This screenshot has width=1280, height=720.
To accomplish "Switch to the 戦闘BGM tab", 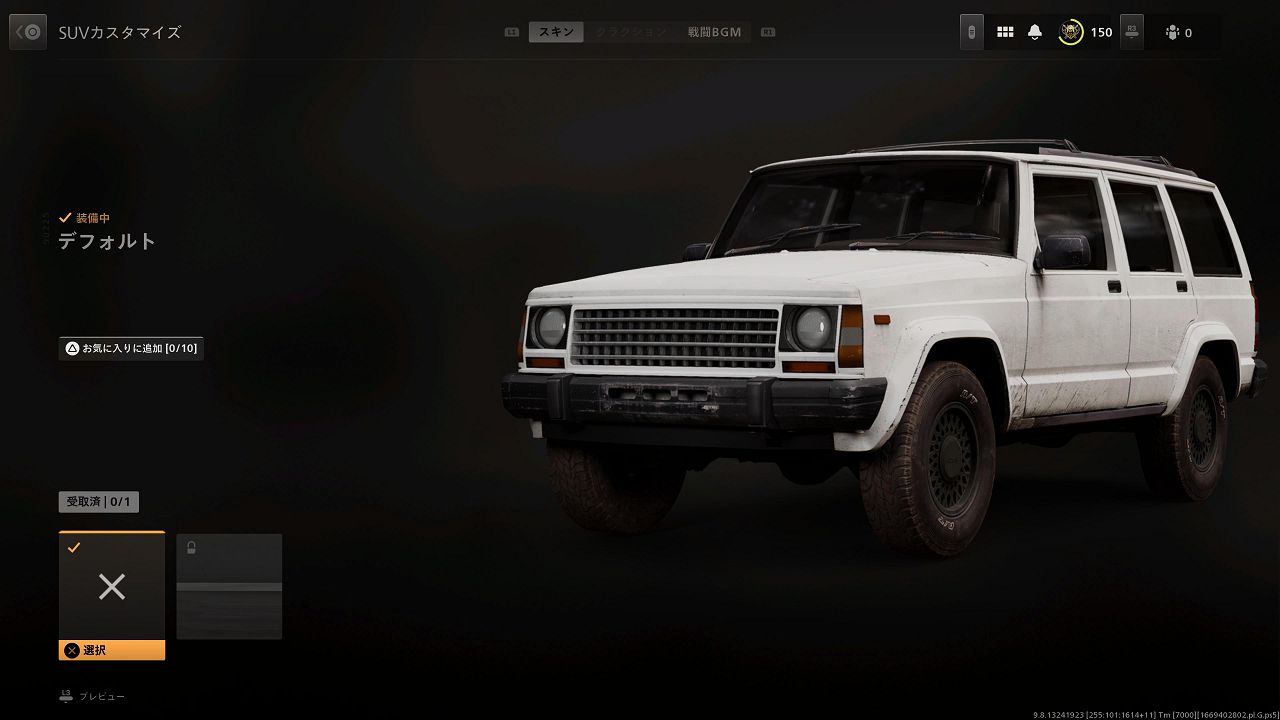I will coord(714,32).
